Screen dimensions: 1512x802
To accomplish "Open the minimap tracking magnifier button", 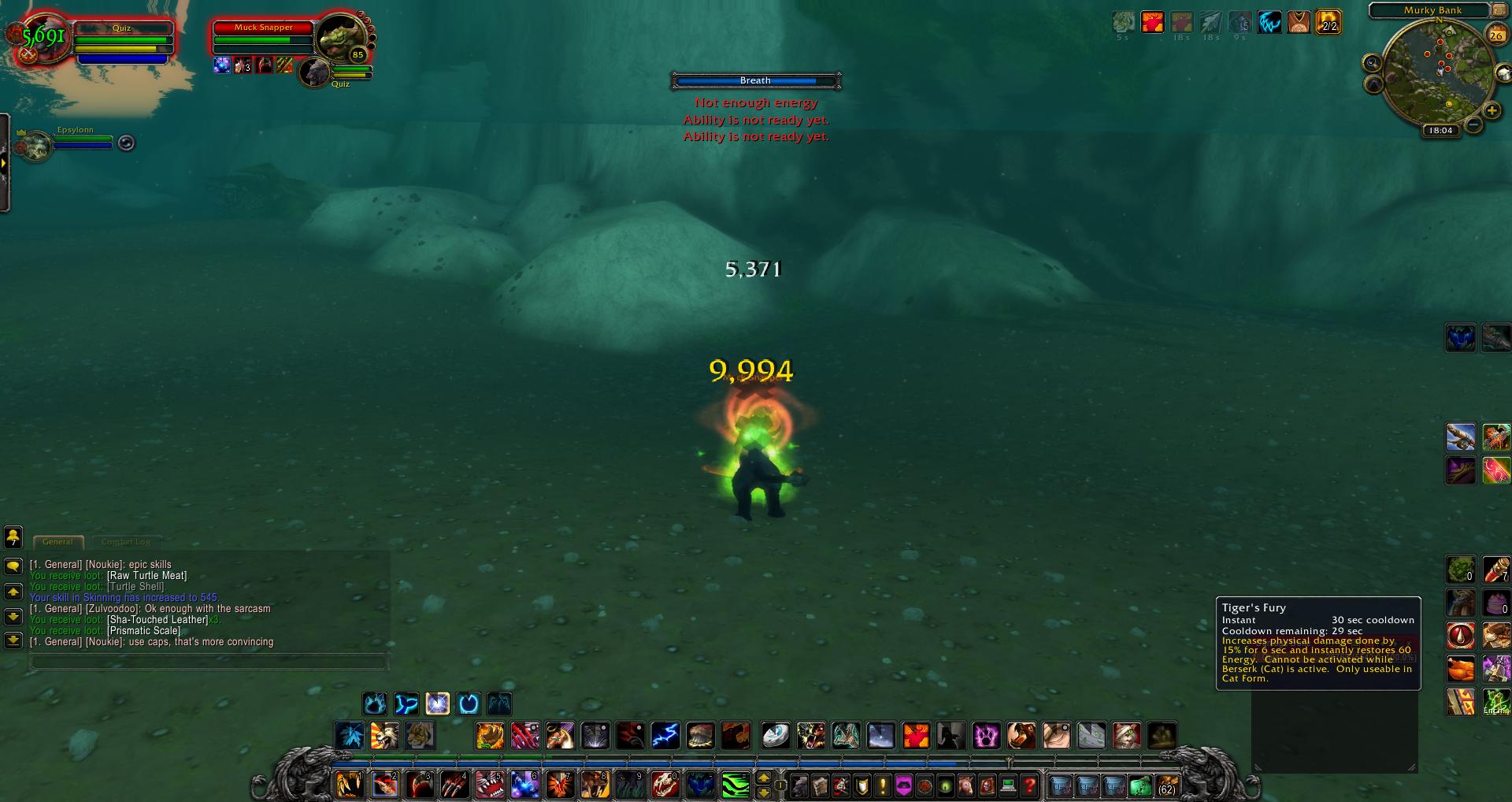I will (1373, 63).
